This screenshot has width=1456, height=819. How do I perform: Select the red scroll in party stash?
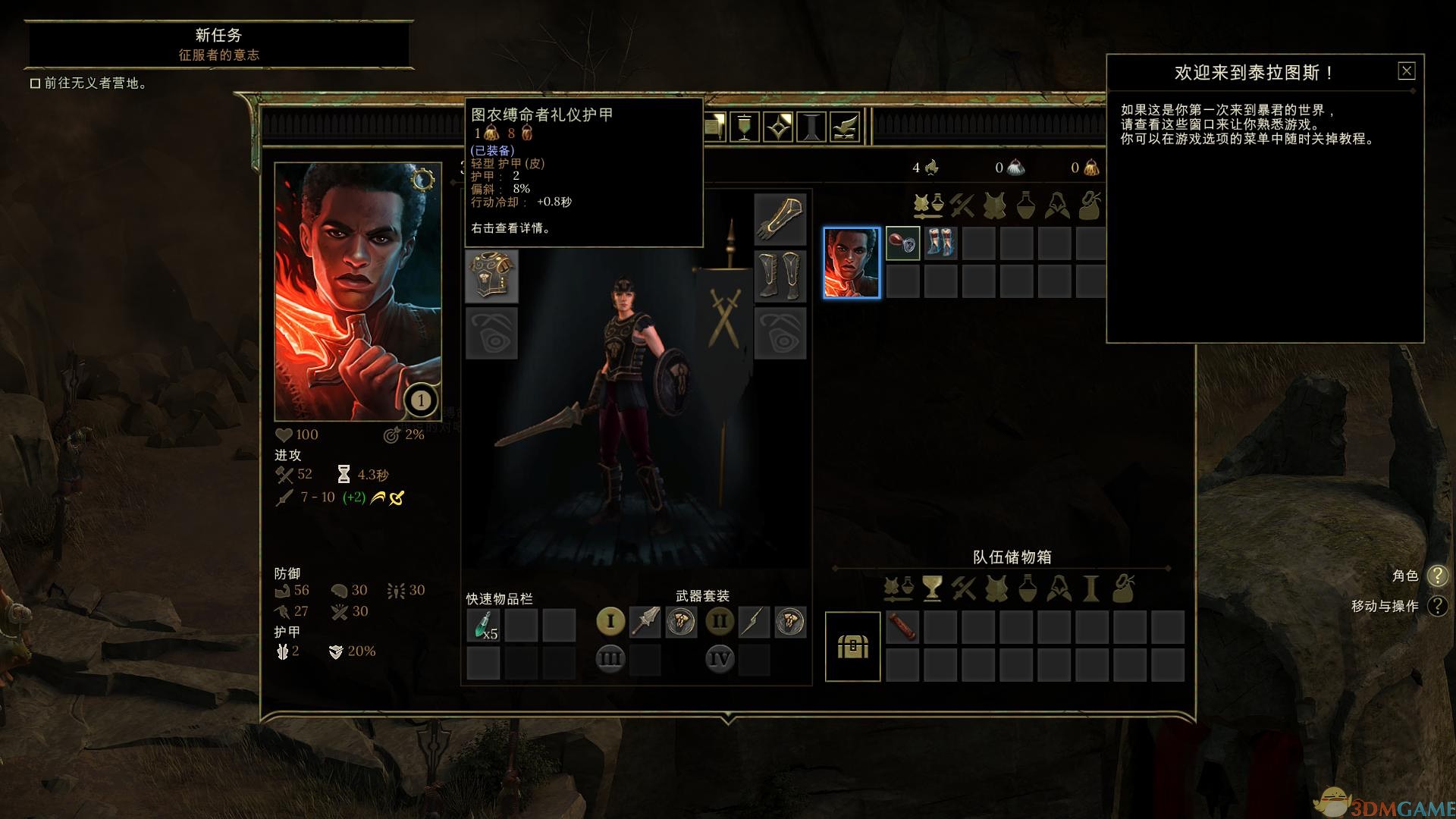point(902,627)
